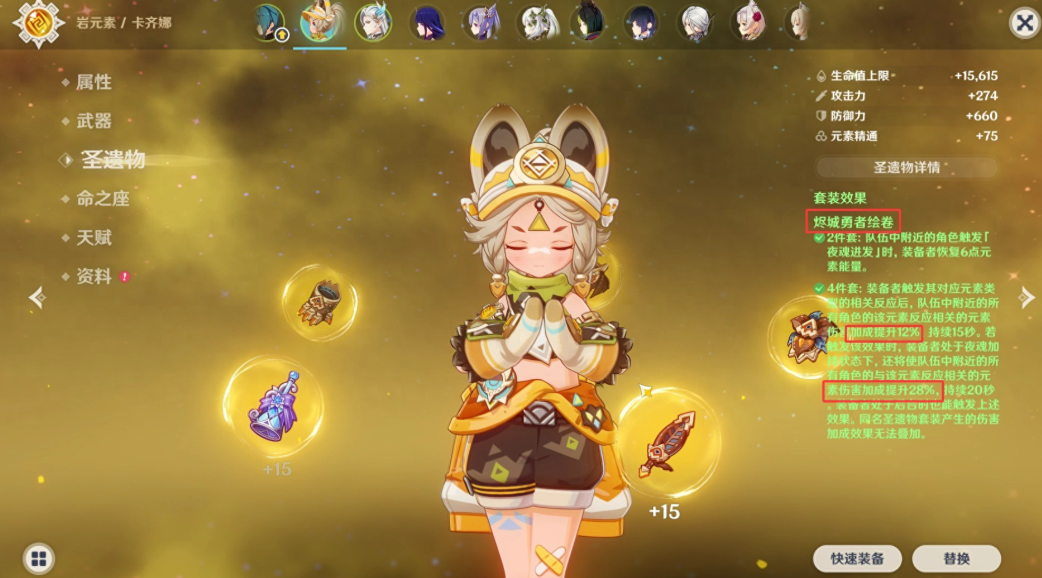Open the 命之座 constellation page

[x=102, y=198]
